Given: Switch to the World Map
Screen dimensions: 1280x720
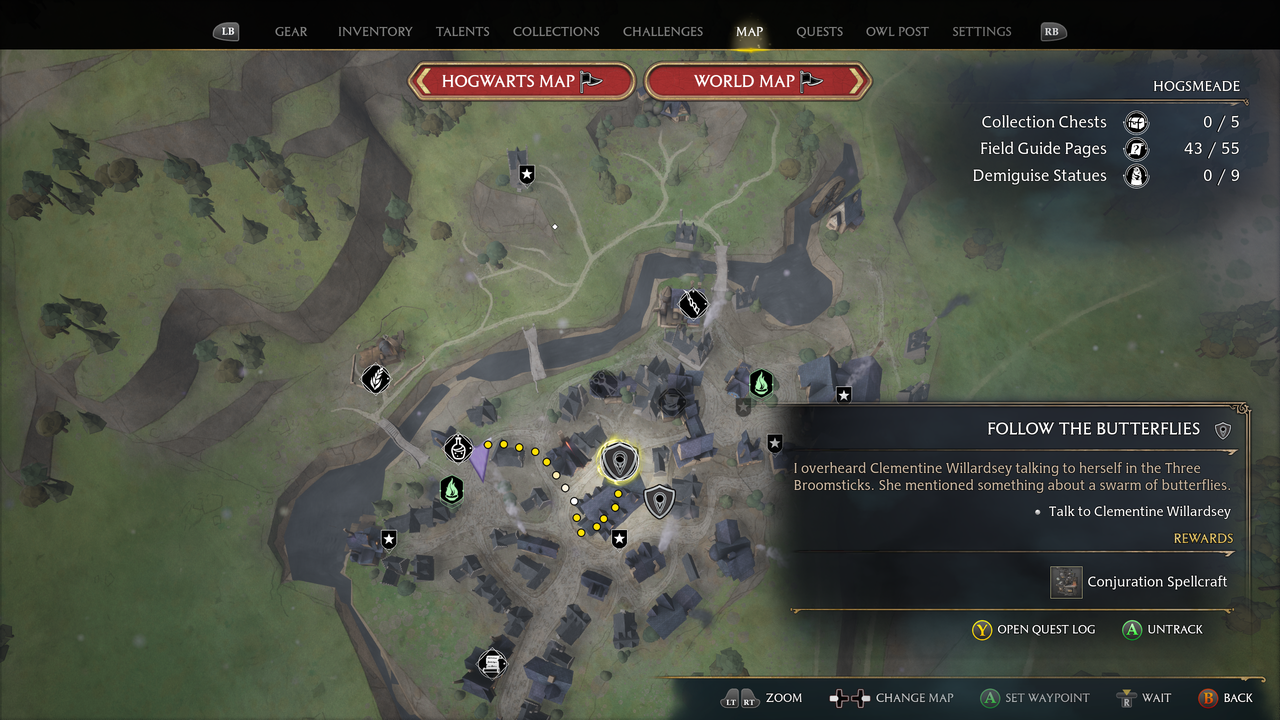Looking at the screenshot, I should 757,81.
